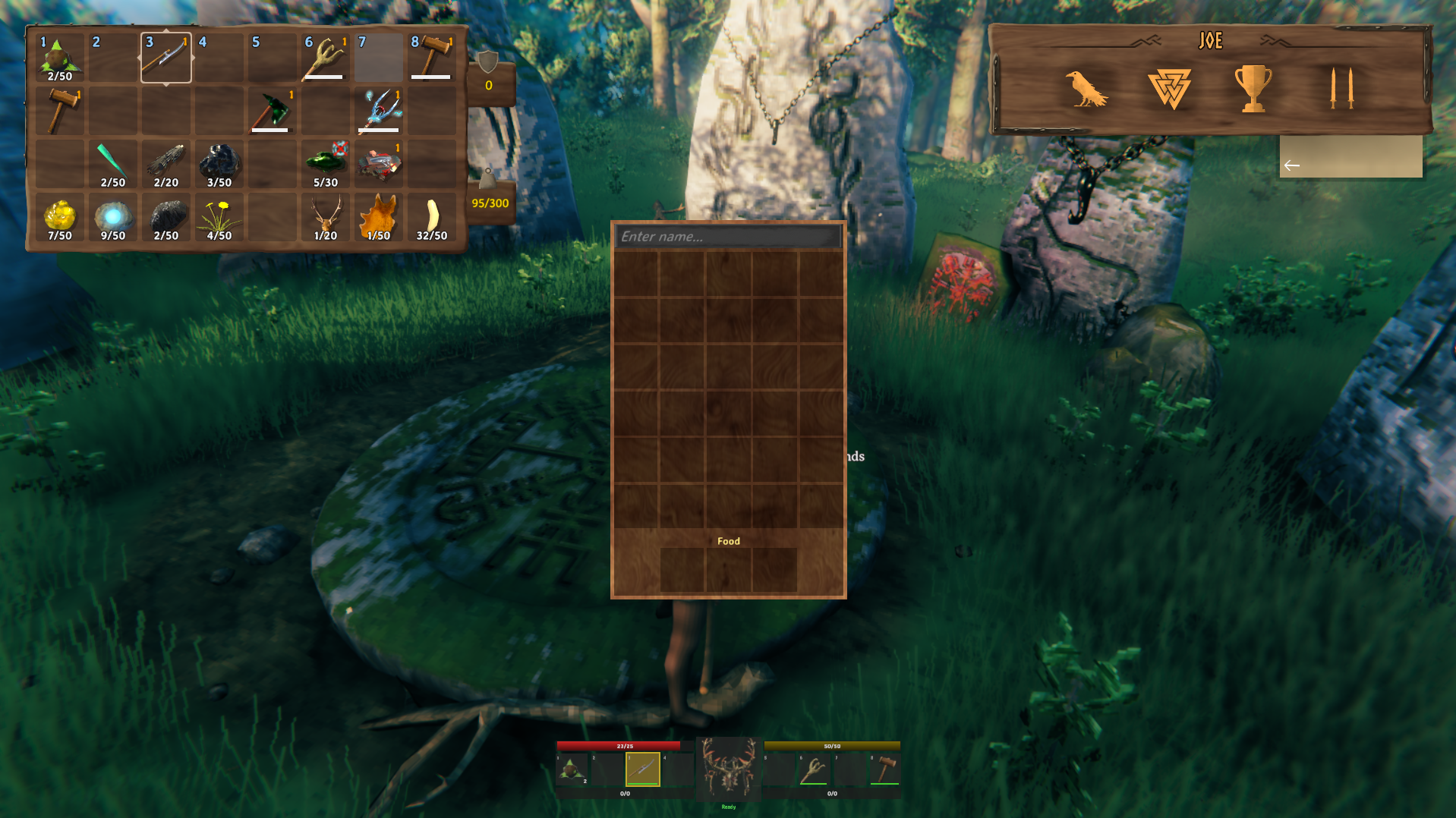Image resolution: width=1456 pixels, height=818 pixels.
Task: Open the raven tutorial panel
Action: point(1087,87)
